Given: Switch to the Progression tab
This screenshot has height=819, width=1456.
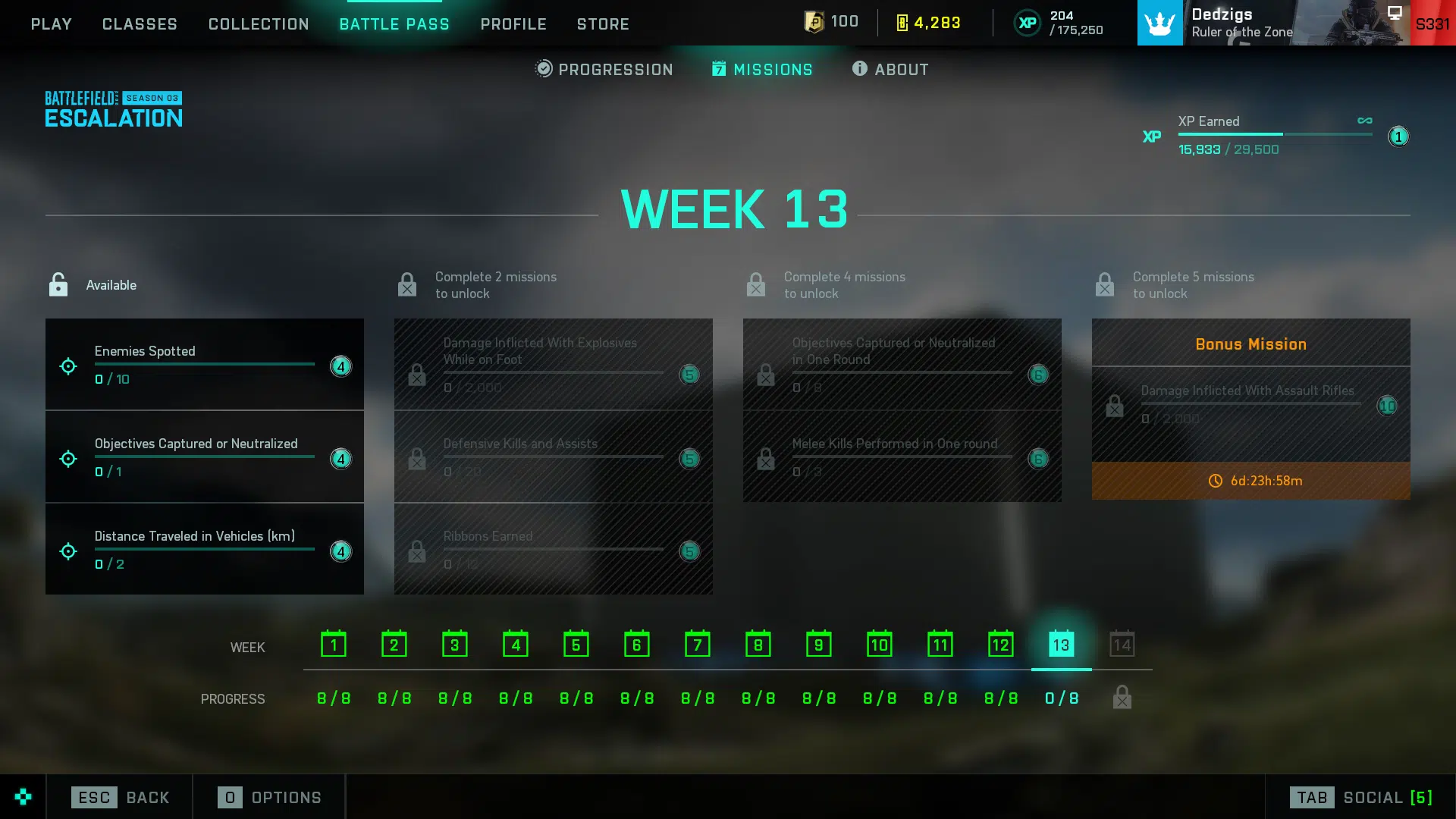Looking at the screenshot, I should (604, 69).
